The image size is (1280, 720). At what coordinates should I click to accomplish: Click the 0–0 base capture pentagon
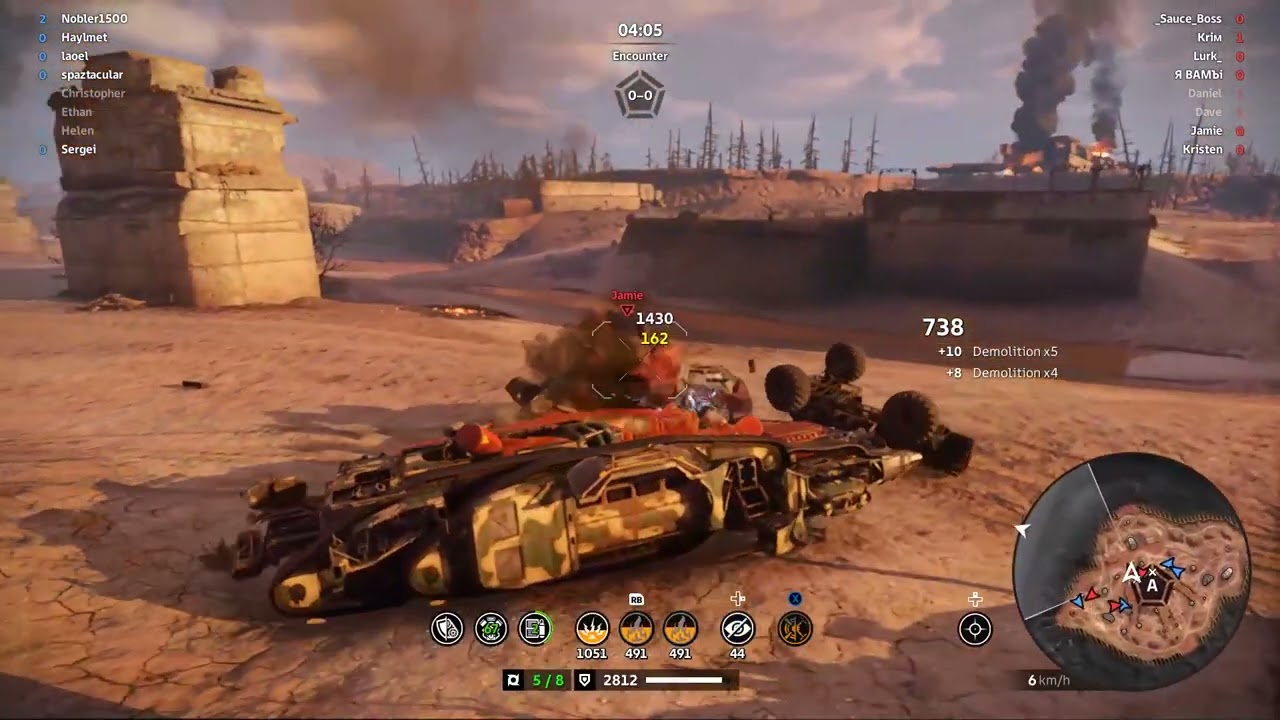coord(640,96)
